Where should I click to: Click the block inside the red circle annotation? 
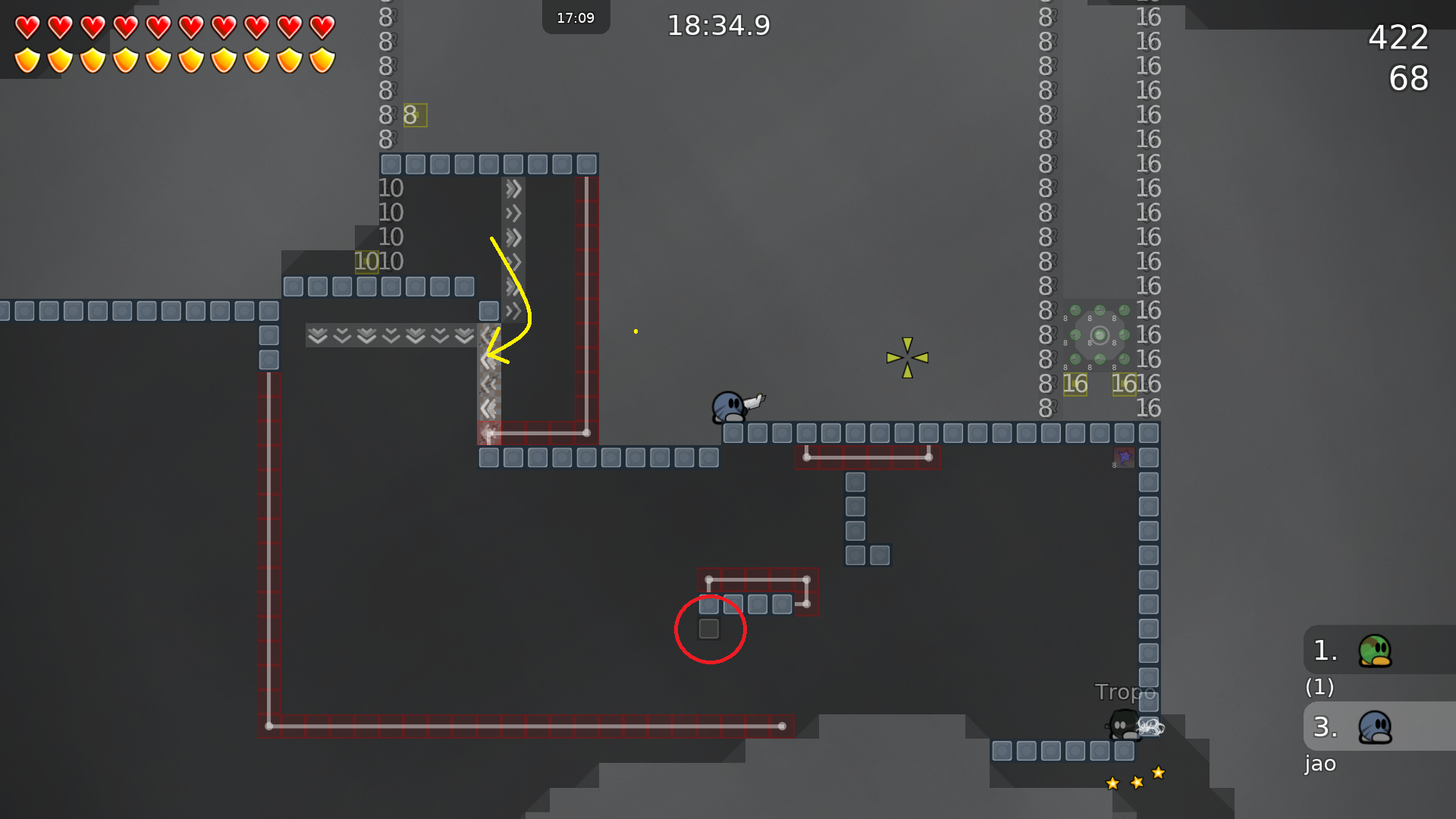710,628
